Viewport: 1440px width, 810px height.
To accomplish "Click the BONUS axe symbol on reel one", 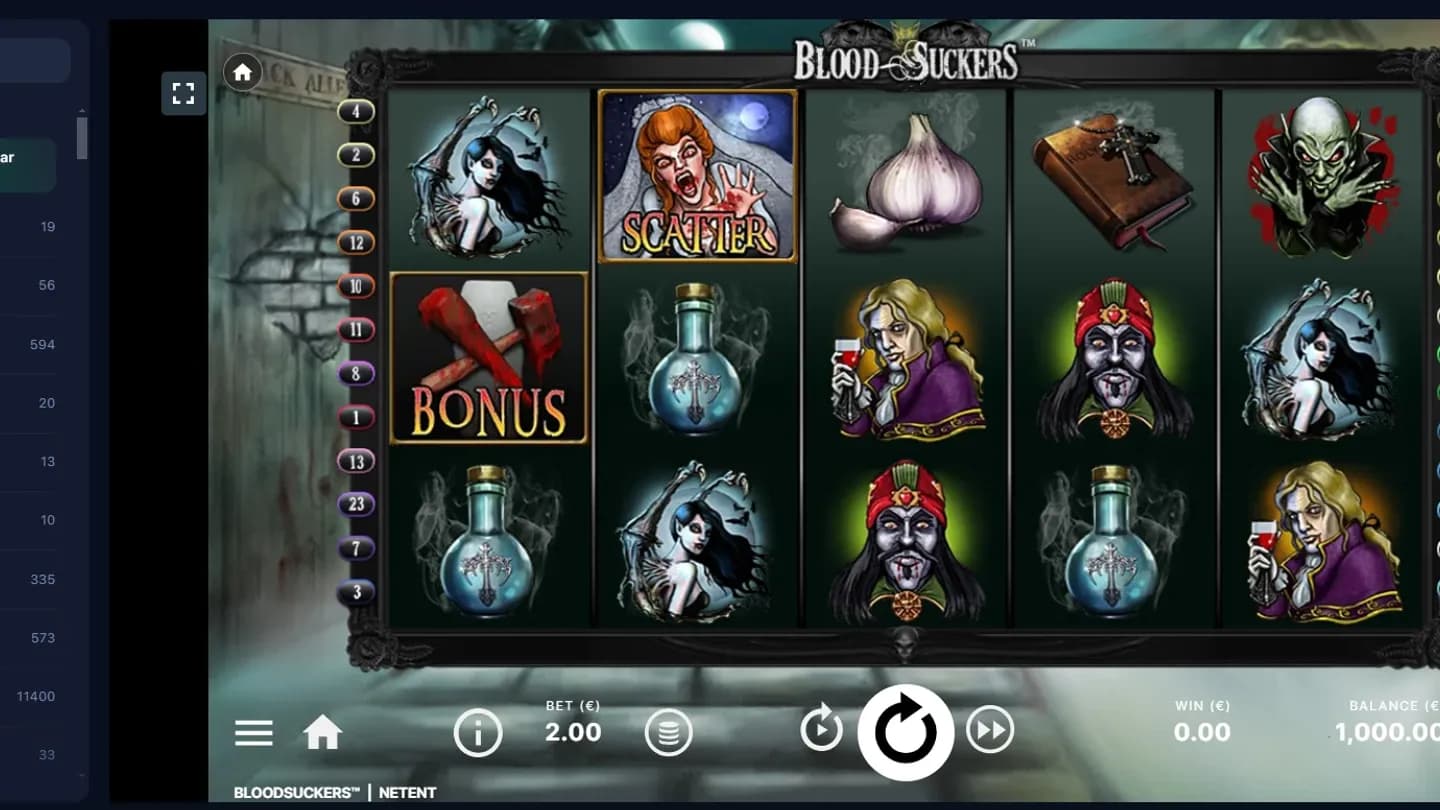I will click(x=489, y=358).
